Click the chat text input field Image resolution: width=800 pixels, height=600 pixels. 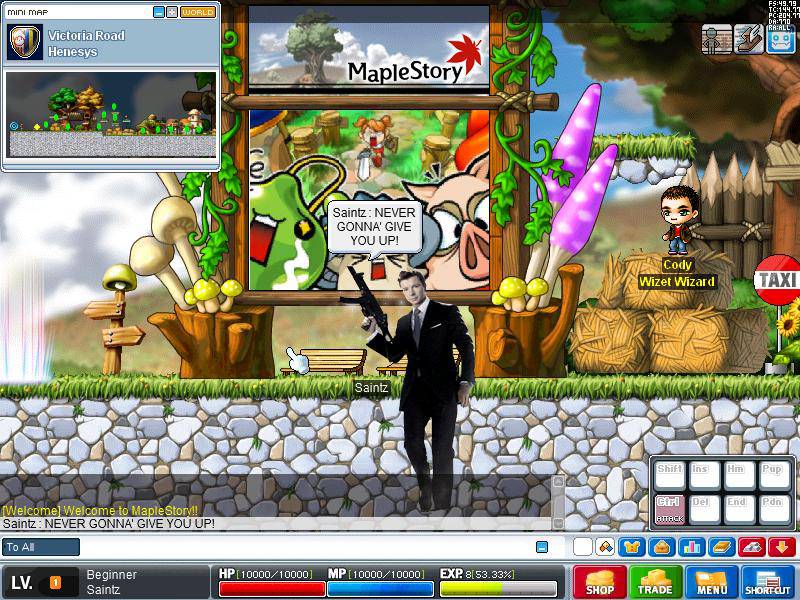click(x=300, y=547)
